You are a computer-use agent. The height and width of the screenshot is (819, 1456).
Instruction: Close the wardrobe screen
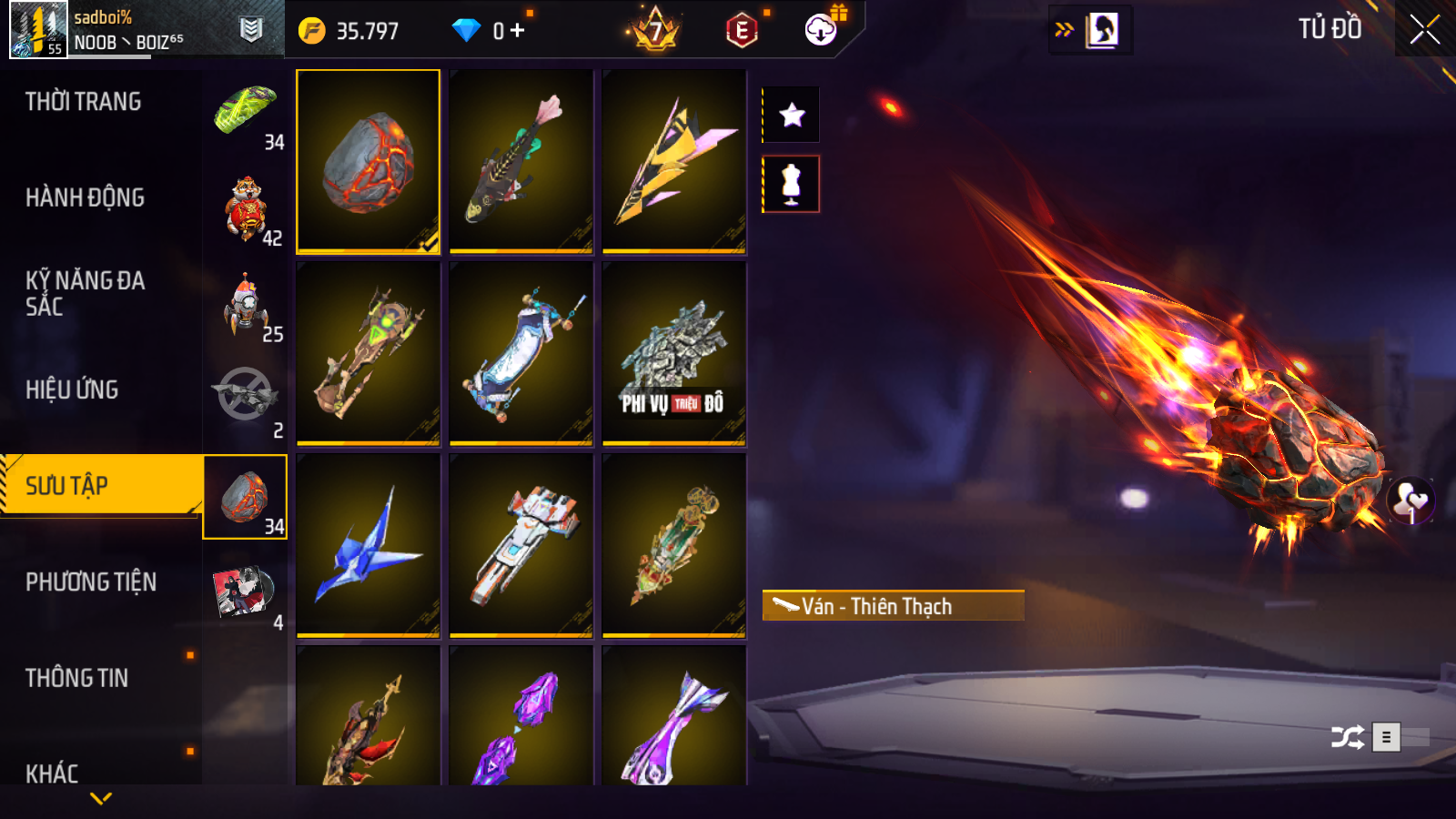(x=1424, y=30)
